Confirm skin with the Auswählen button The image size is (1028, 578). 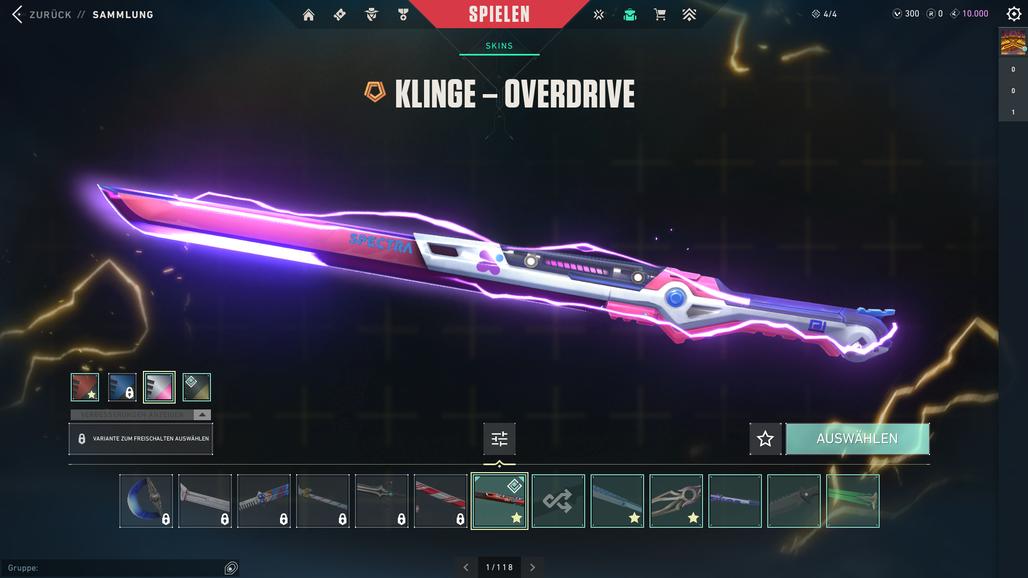(857, 438)
